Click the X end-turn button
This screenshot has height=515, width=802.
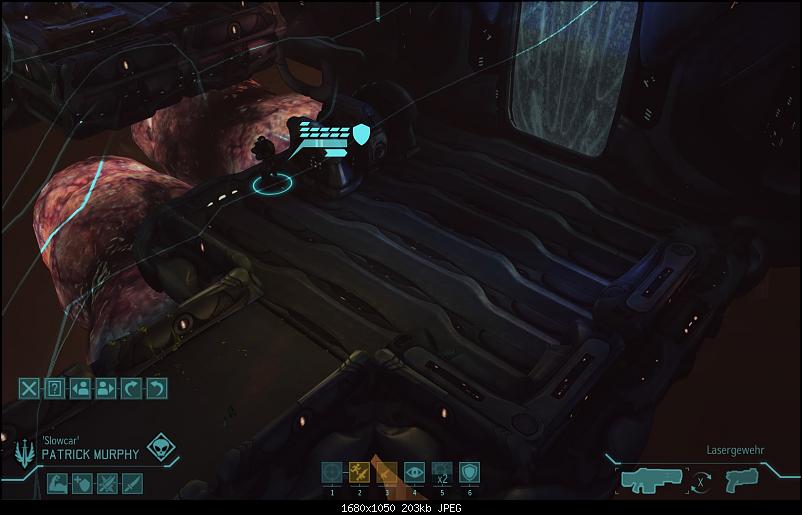click(31, 388)
